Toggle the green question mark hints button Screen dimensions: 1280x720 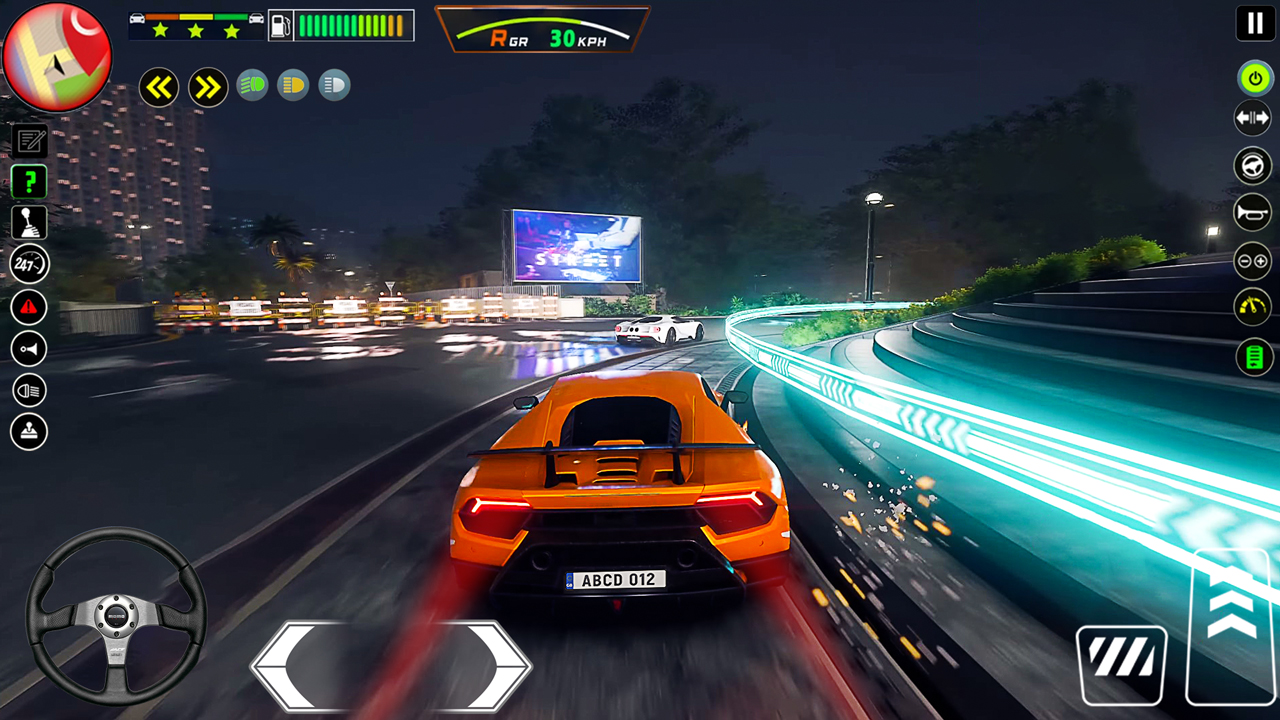coord(29,181)
